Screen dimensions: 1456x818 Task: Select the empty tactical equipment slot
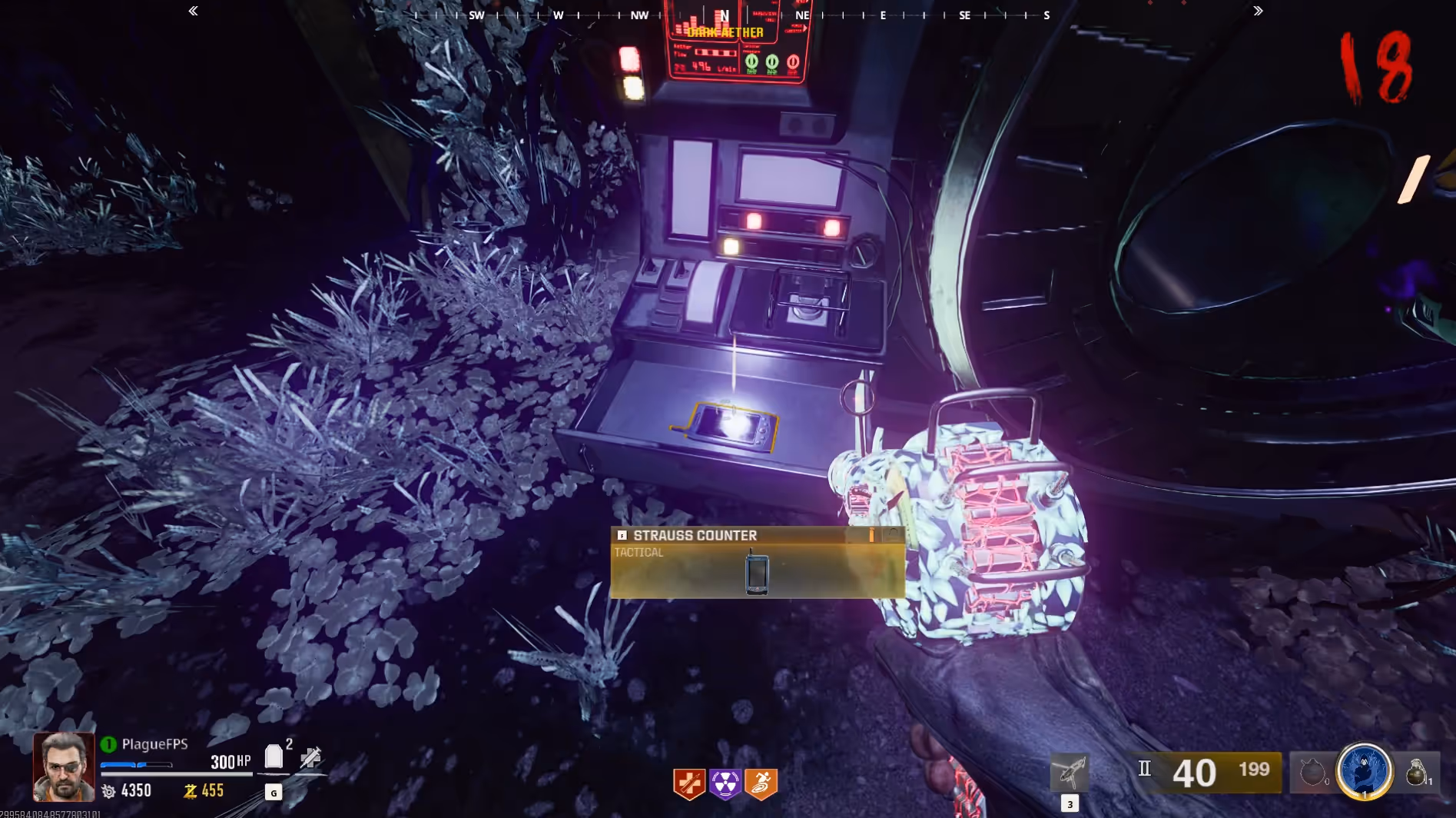pyautogui.click(x=1312, y=772)
